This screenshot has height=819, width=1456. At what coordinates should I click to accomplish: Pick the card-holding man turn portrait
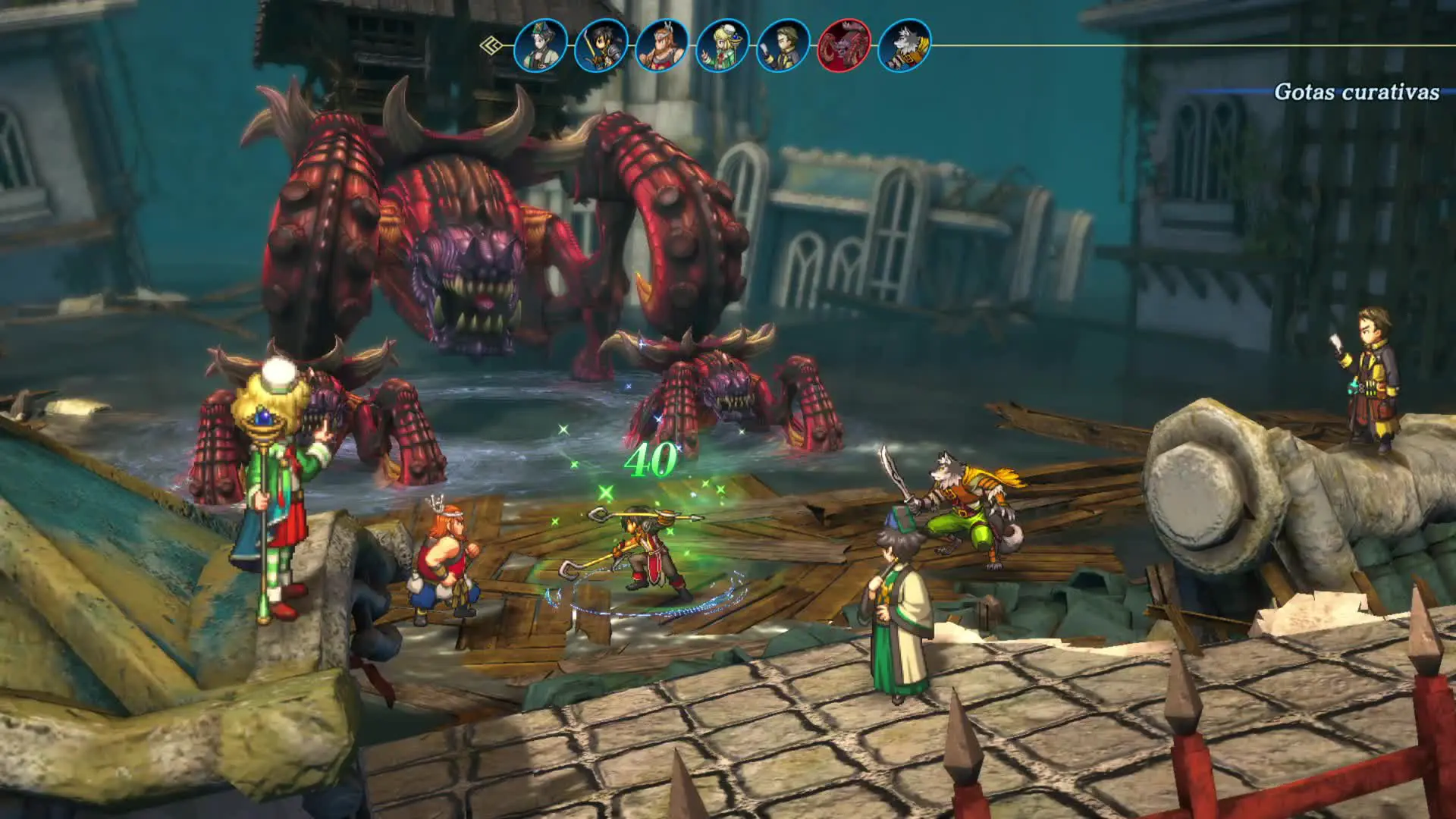[783, 45]
